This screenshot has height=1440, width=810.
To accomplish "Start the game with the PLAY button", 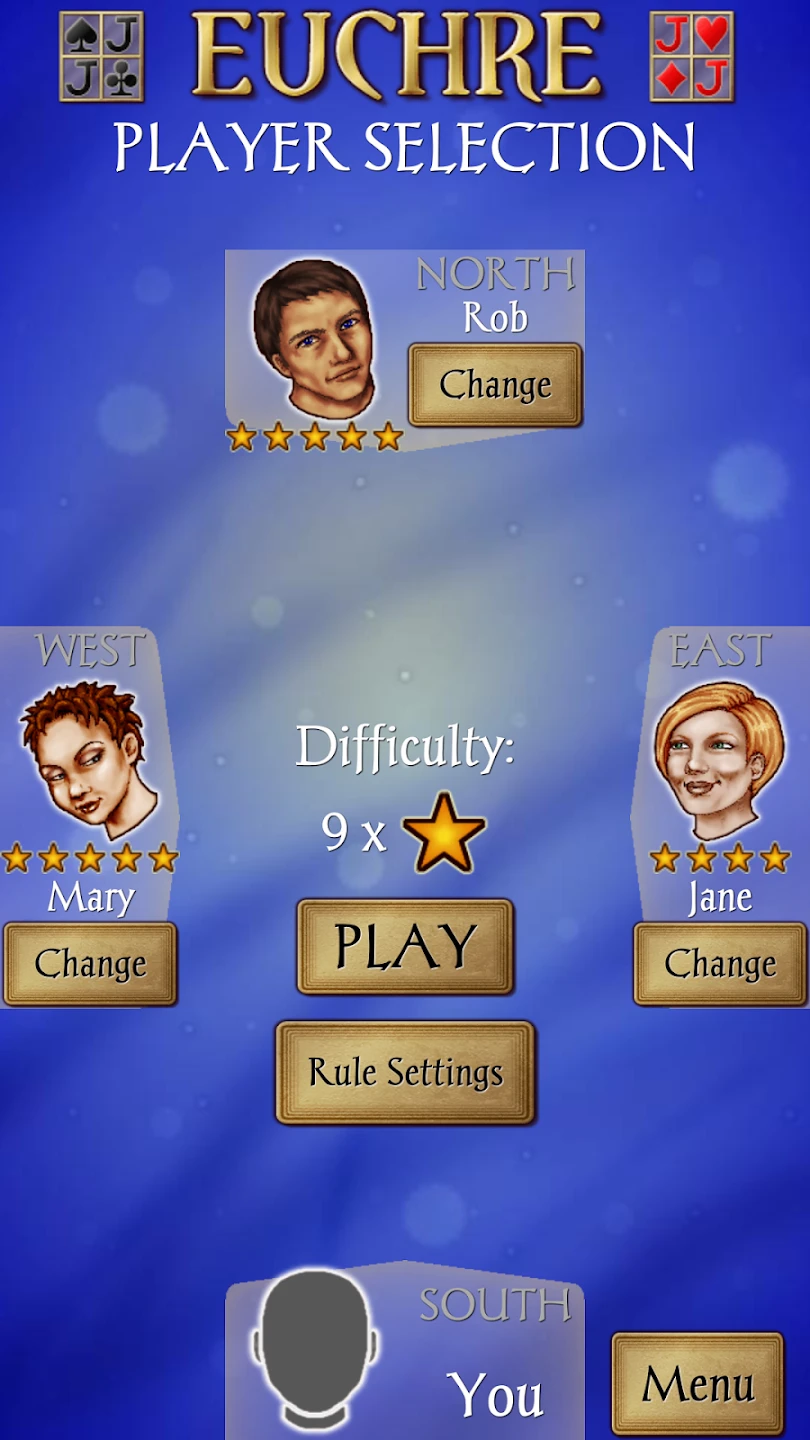I will 405,946.
